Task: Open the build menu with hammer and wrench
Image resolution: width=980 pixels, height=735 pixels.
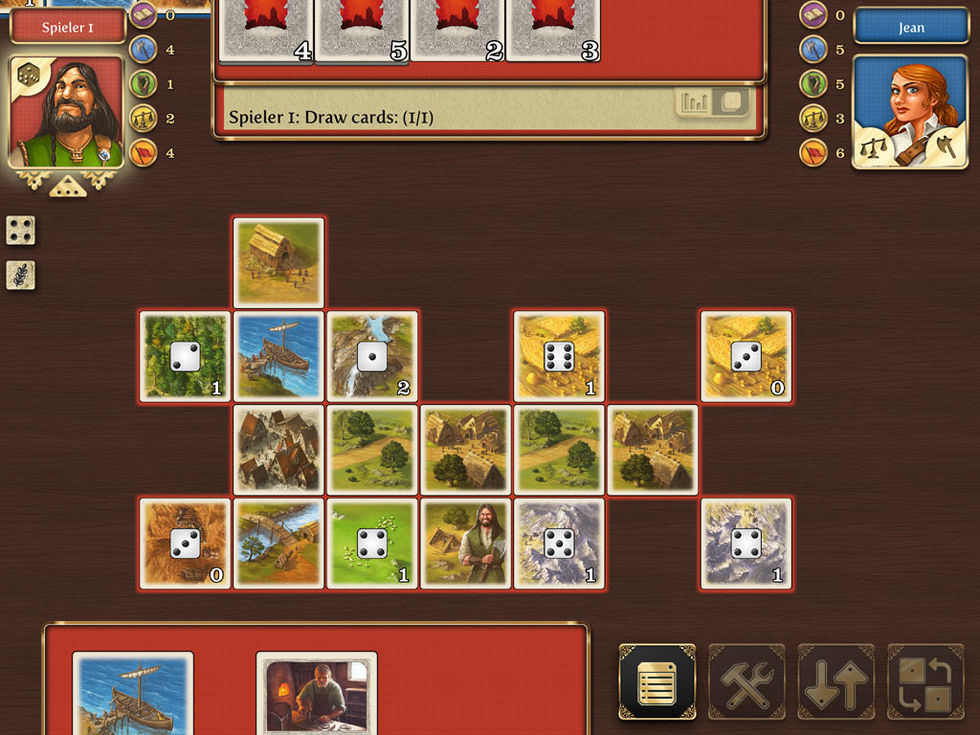Action: tap(747, 682)
